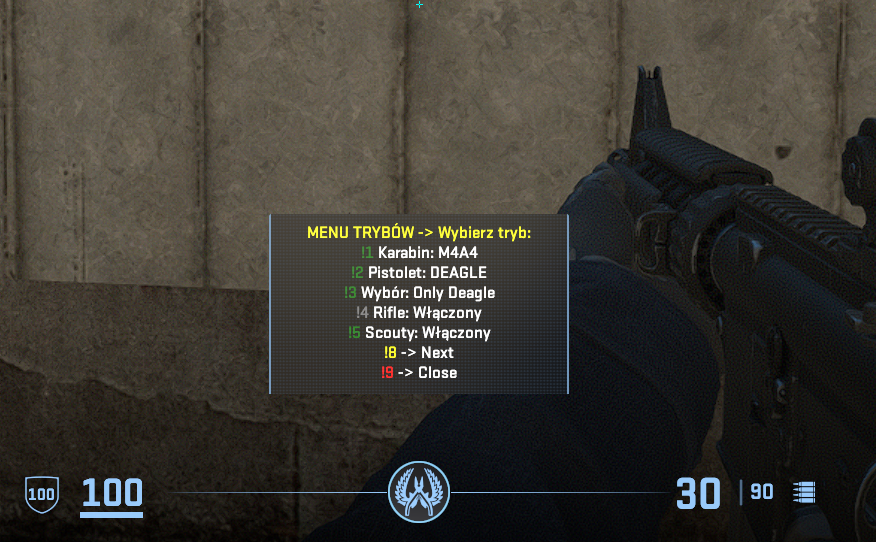Toggle the Scouty: Włączony setting

pos(419,333)
